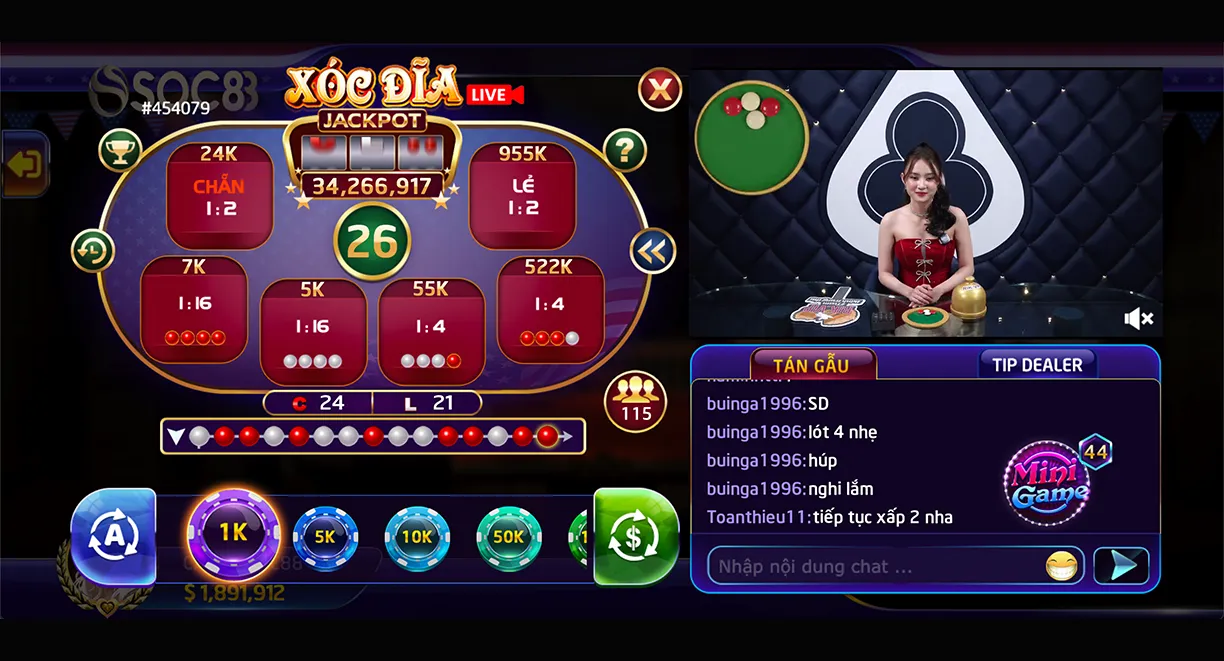Switch to the TIP DEALER tab
Image resolution: width=1224 pixels, height=661 pixels.
(1037, 365)
